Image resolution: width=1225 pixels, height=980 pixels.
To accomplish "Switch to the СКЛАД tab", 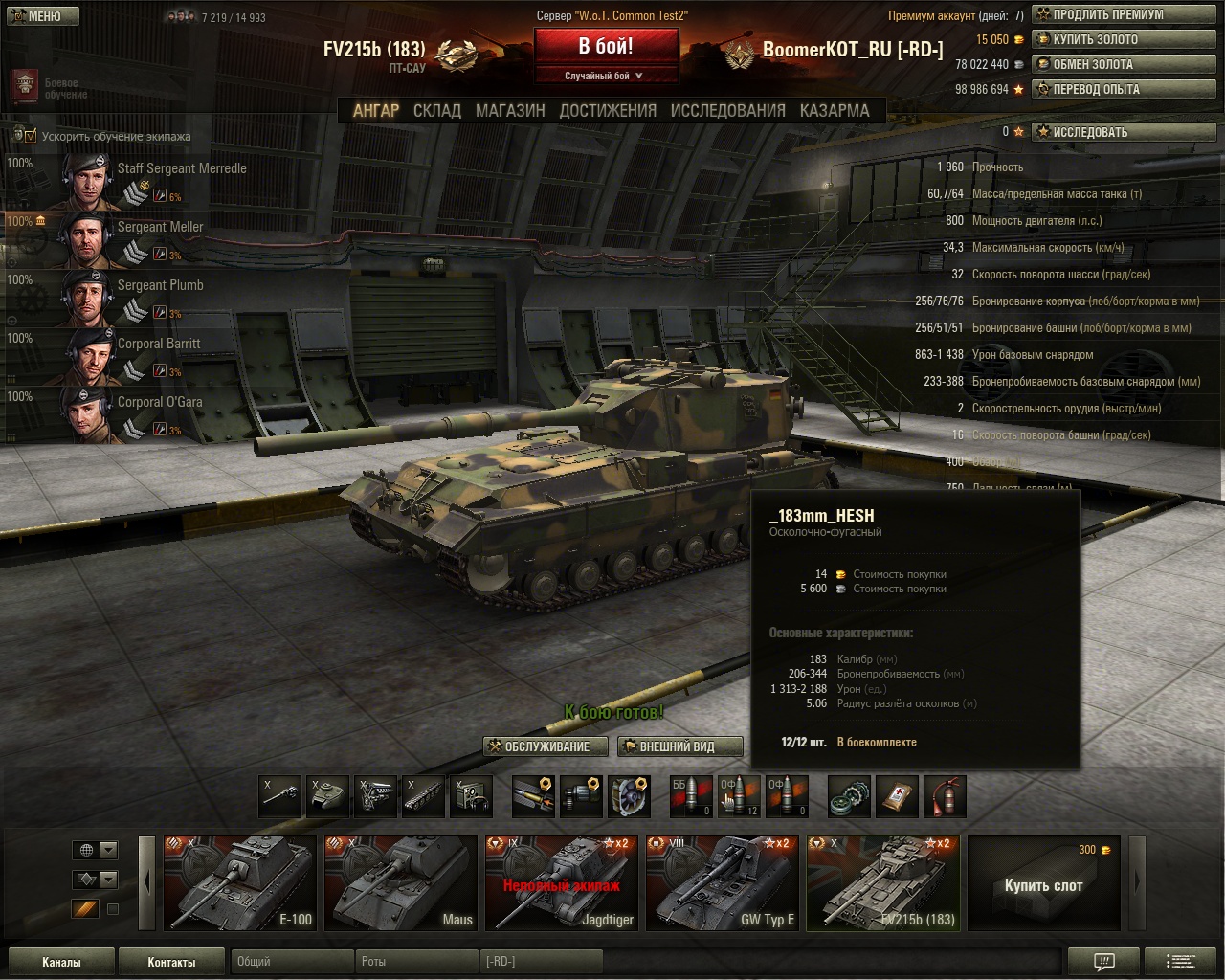I will [436, 110].
